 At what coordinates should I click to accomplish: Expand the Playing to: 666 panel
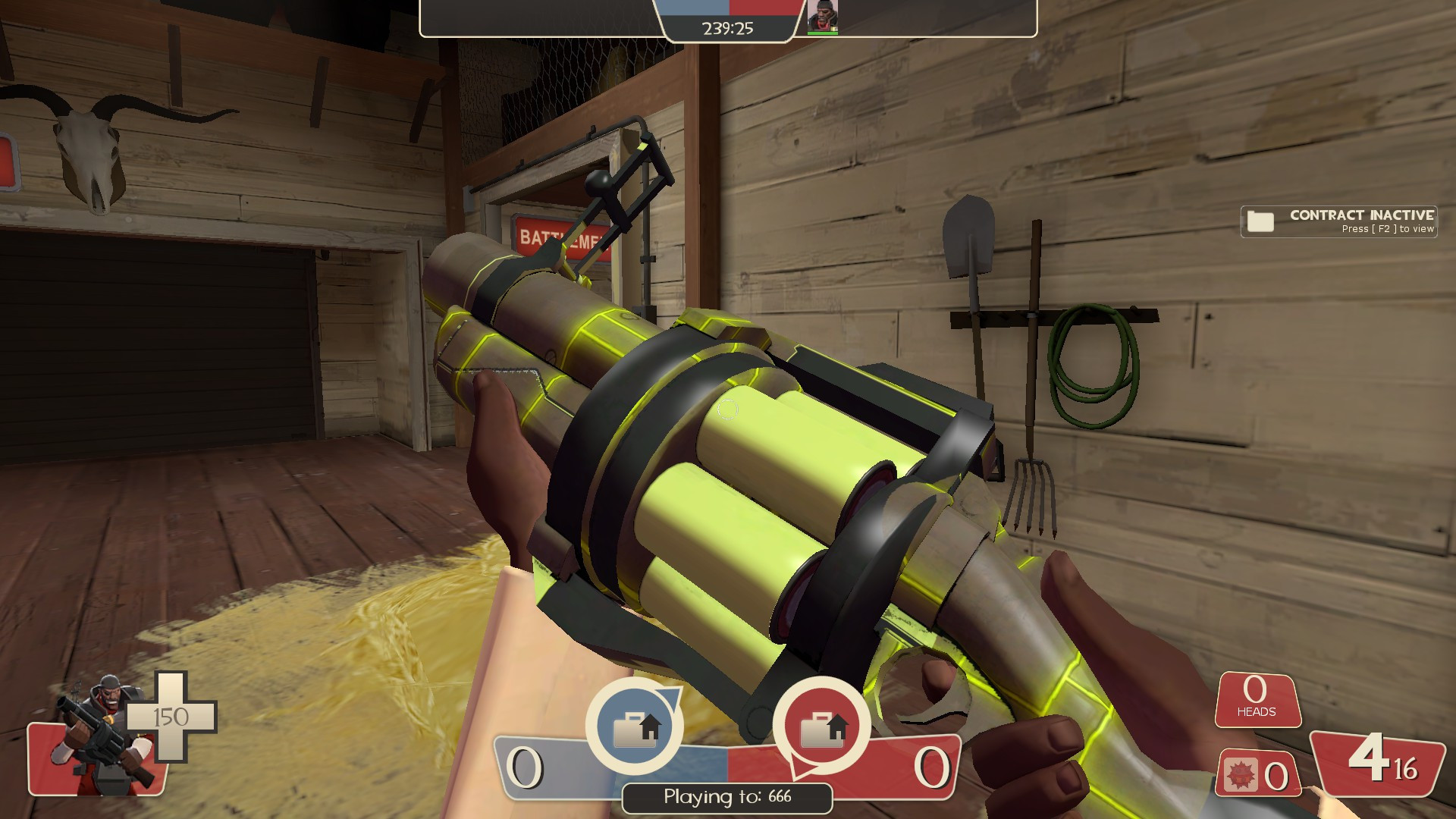tap(726, 796)
